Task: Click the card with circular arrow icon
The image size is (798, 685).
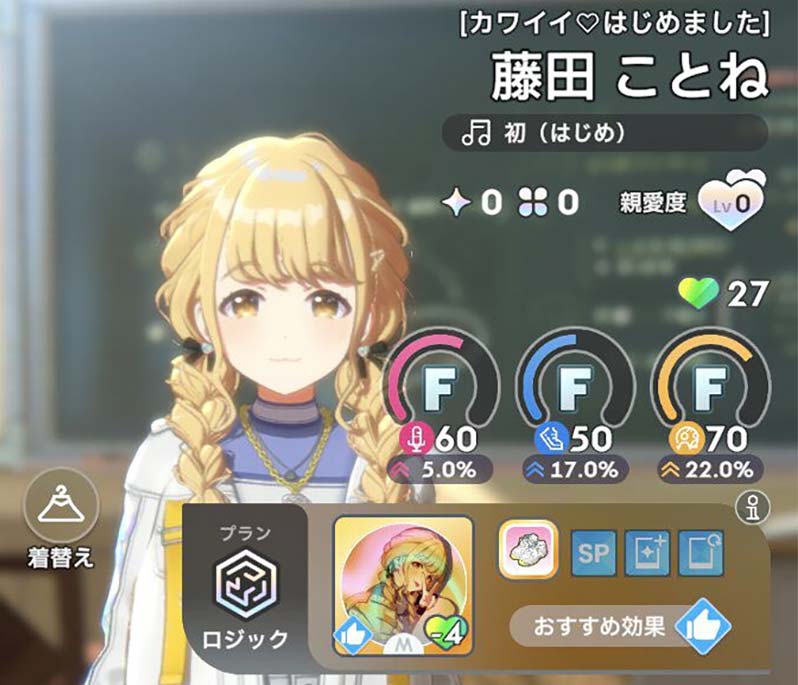Action: pos(700,553)
